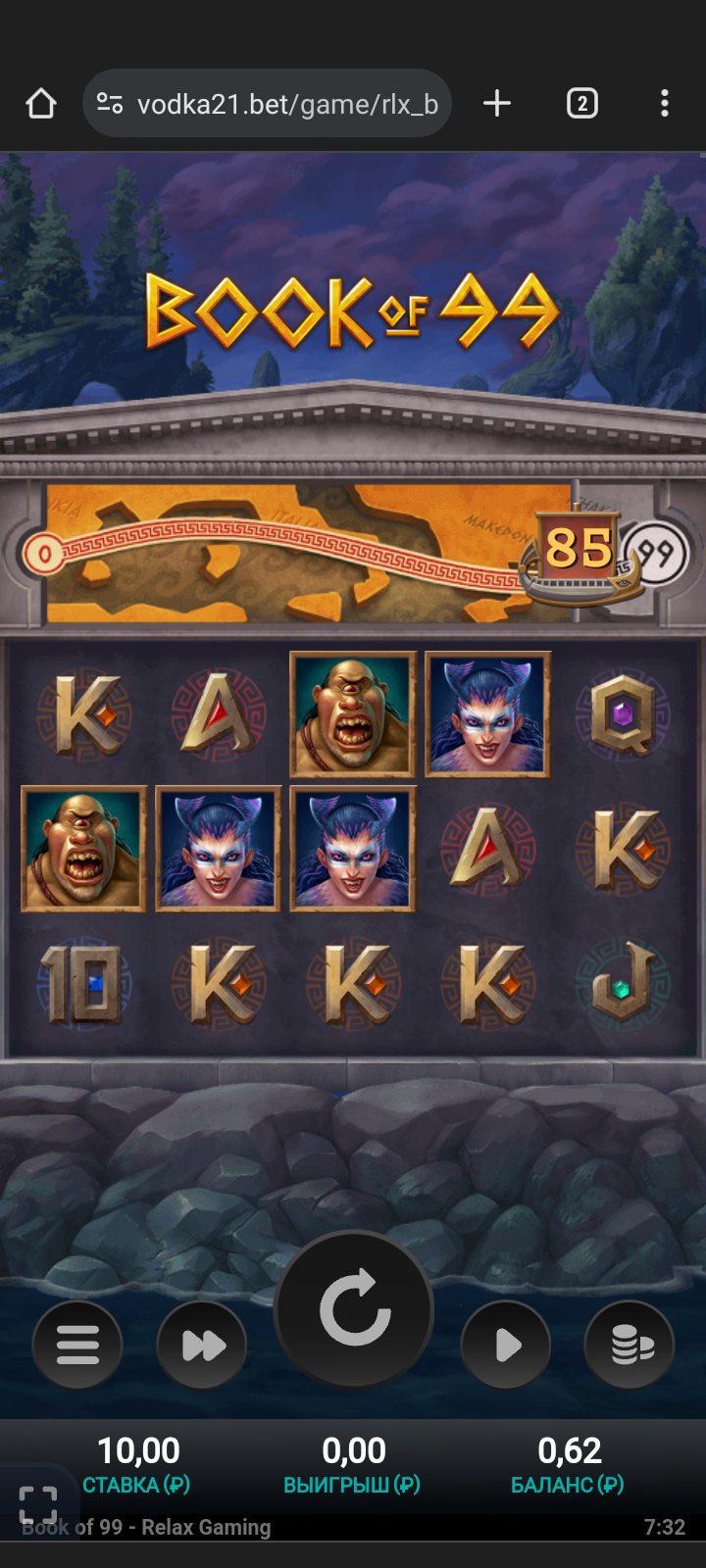706x1568 pixels.
Task: Open the coin stack bet settings
Action: click(630, 1345)
